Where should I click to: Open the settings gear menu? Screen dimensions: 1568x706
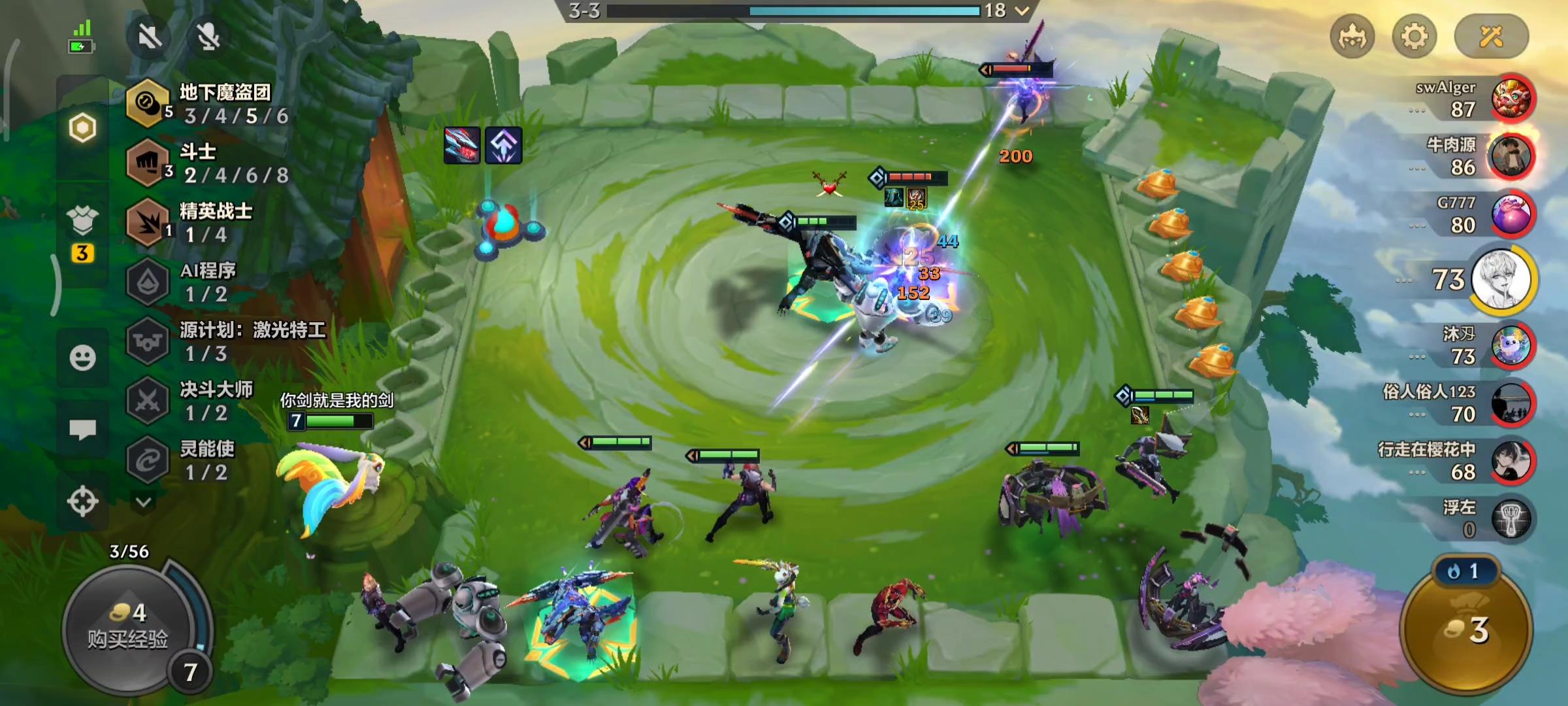(x=1414, y=37)
